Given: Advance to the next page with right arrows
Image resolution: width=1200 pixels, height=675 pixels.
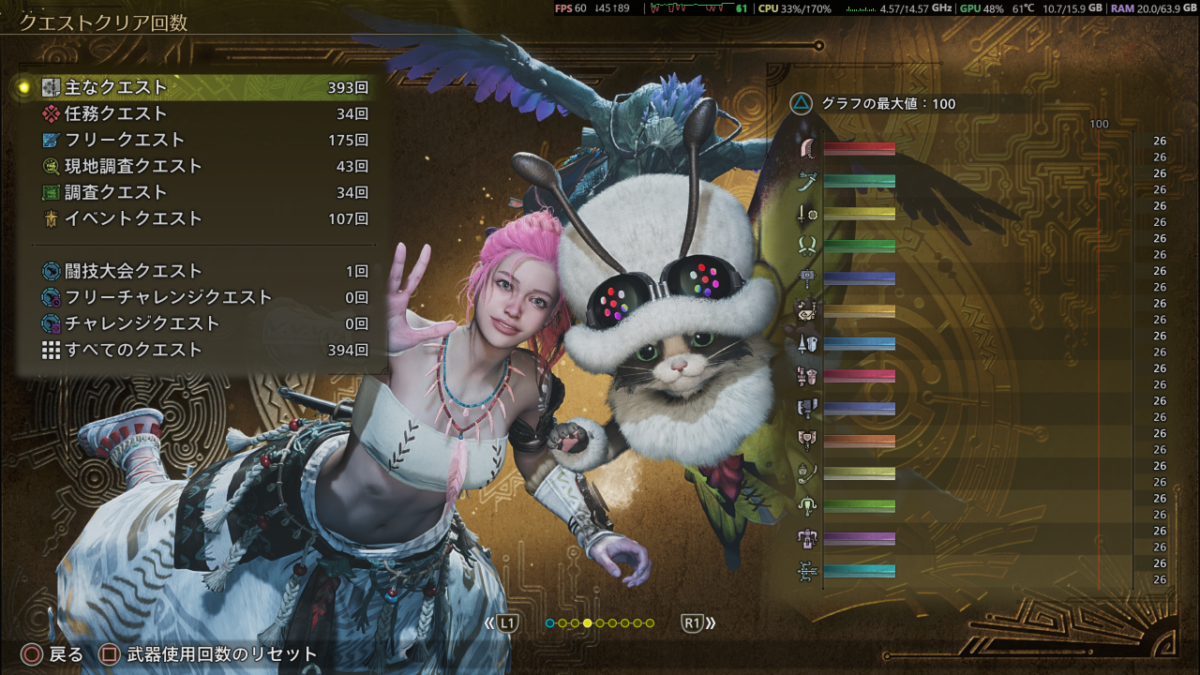Looking at the screenshot, I should coord(699,624).
